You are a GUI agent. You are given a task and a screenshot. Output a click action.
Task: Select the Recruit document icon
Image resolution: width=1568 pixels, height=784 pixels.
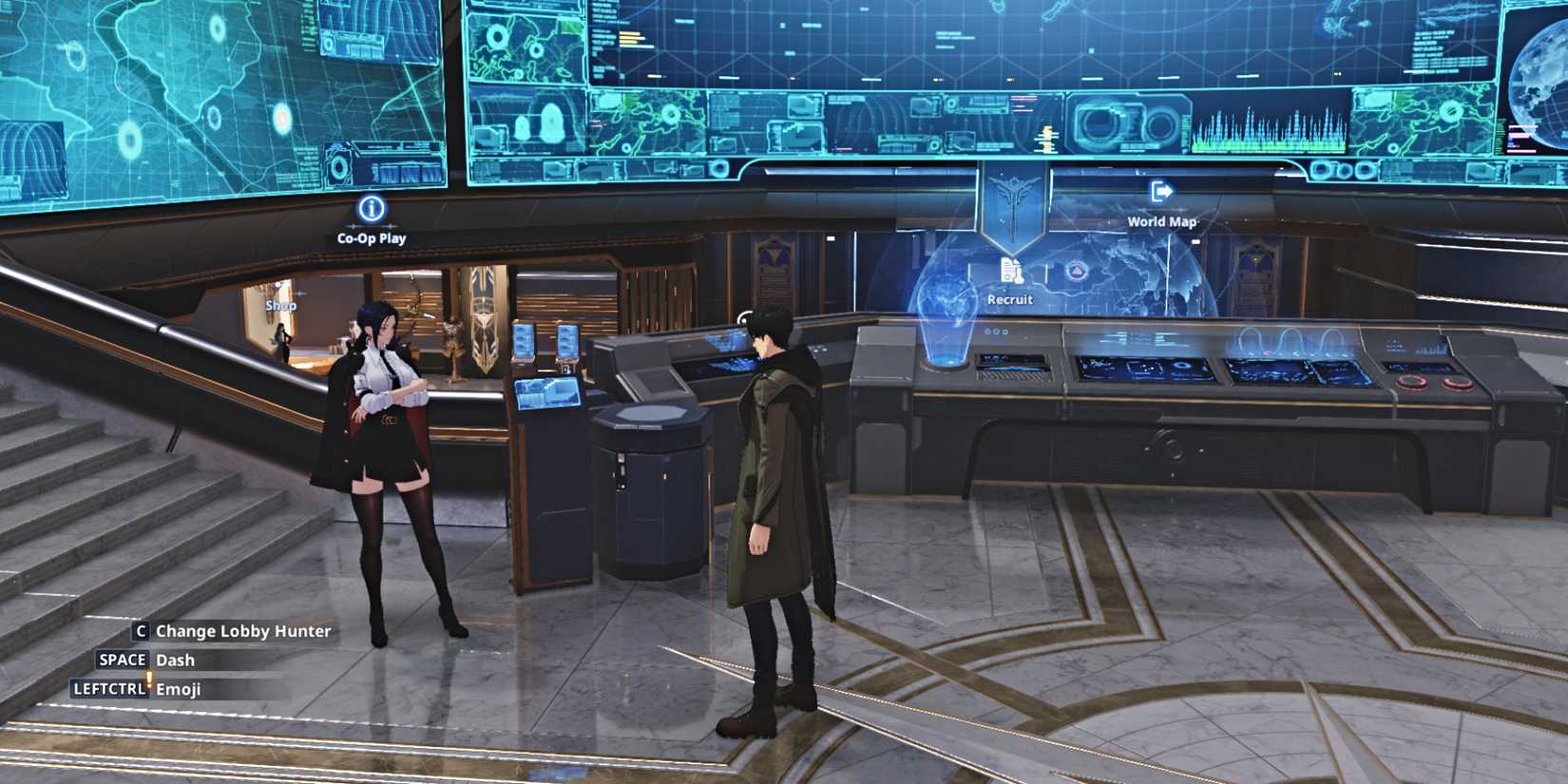tap(1011, 269)
